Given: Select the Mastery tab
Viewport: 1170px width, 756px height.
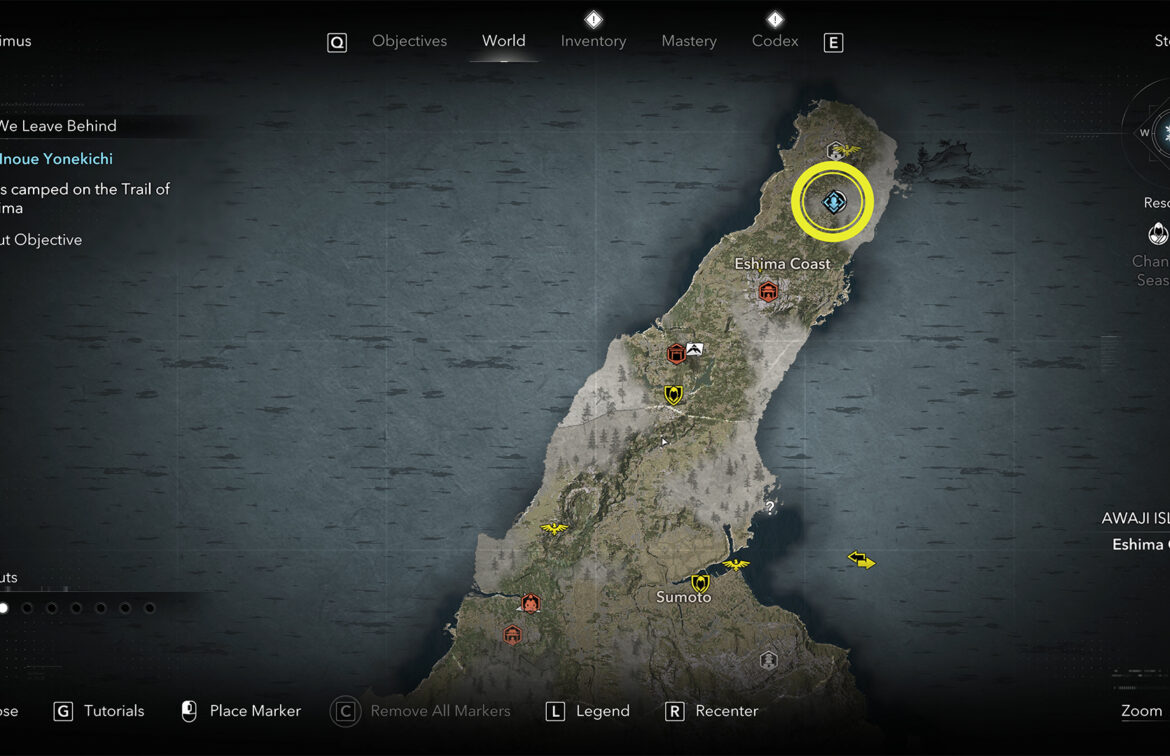Looking at the screenshot, I should [689, 41].
